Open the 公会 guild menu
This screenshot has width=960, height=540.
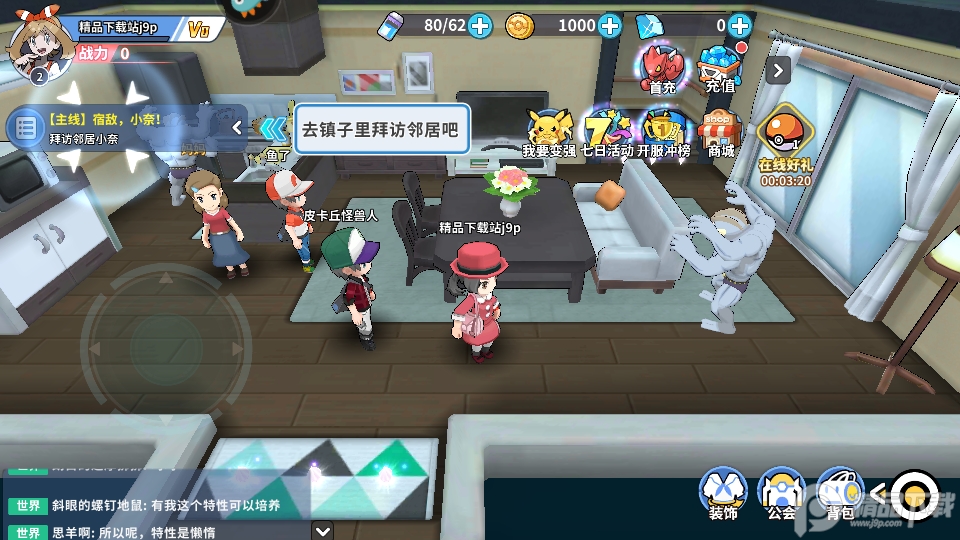point(781,493)
